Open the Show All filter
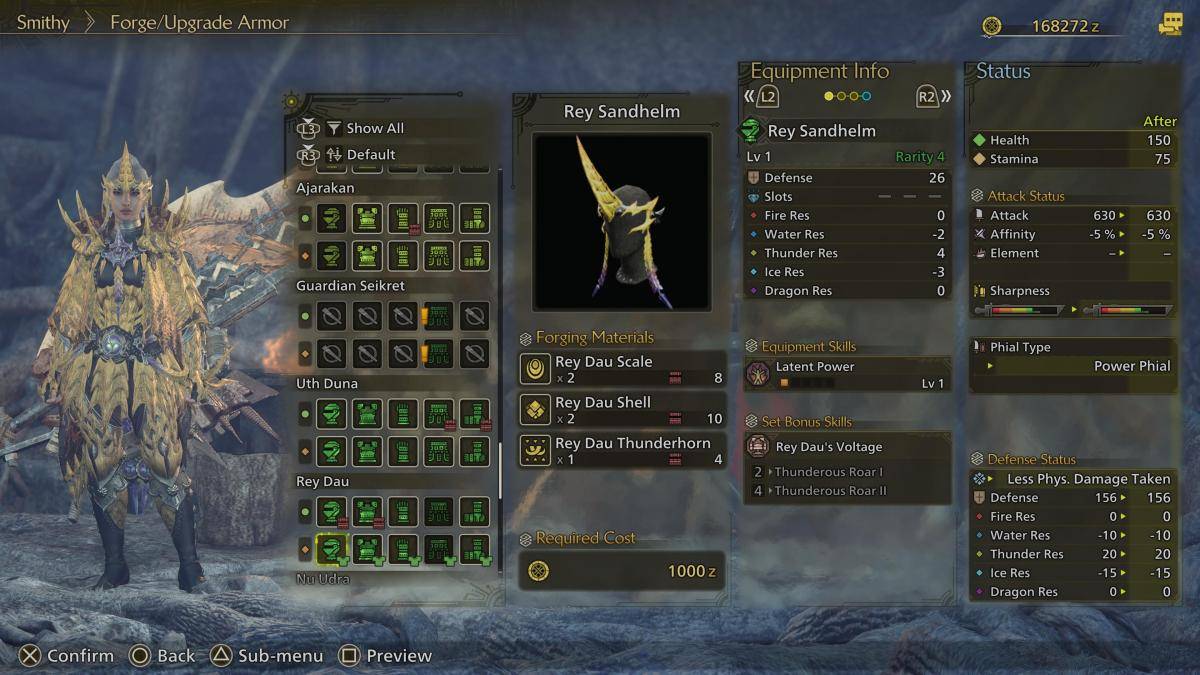Viewport: 1200px width, 675px height. 374,128
